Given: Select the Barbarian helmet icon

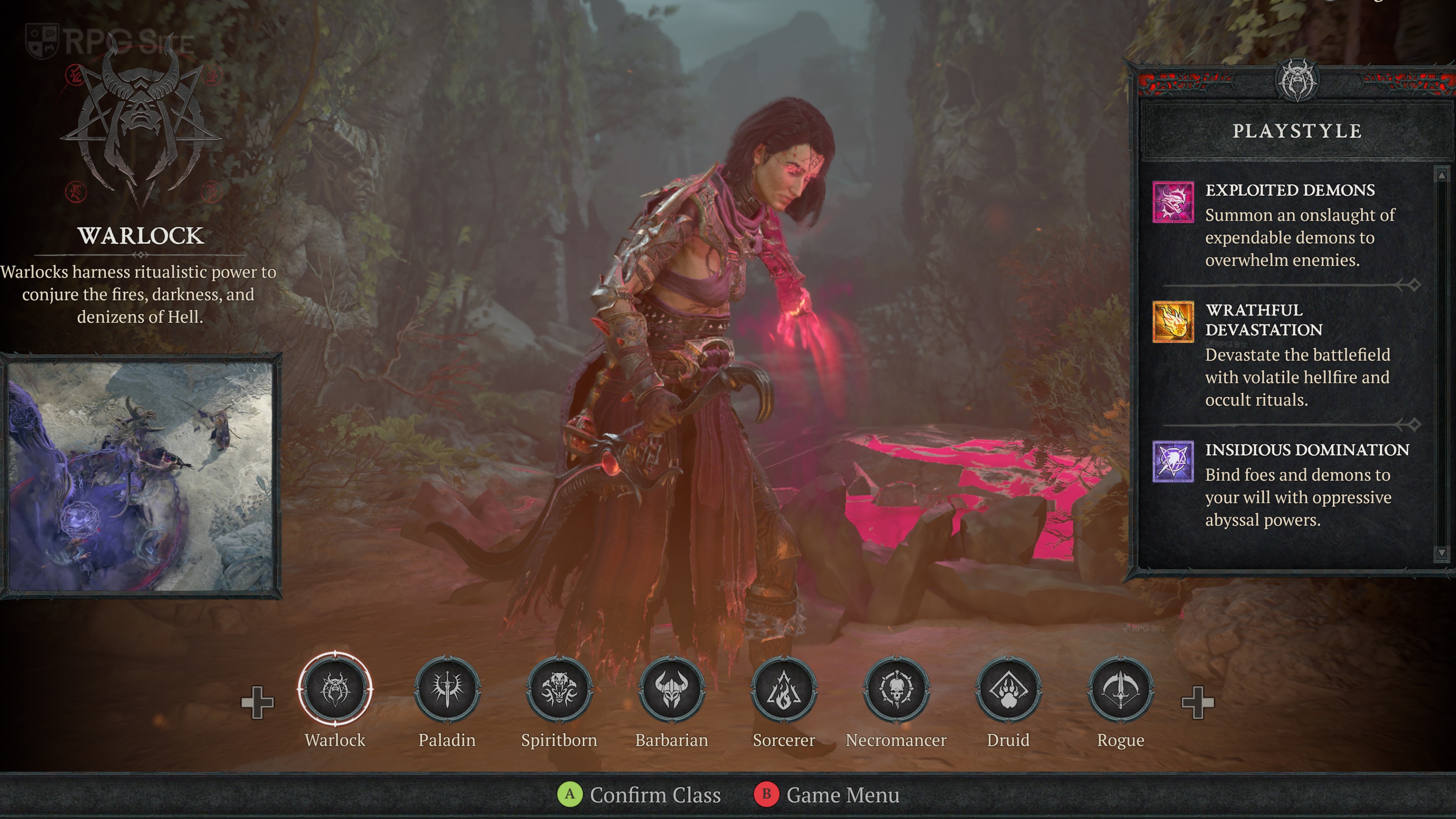Looking at the screenshot, I should point(672,689).
